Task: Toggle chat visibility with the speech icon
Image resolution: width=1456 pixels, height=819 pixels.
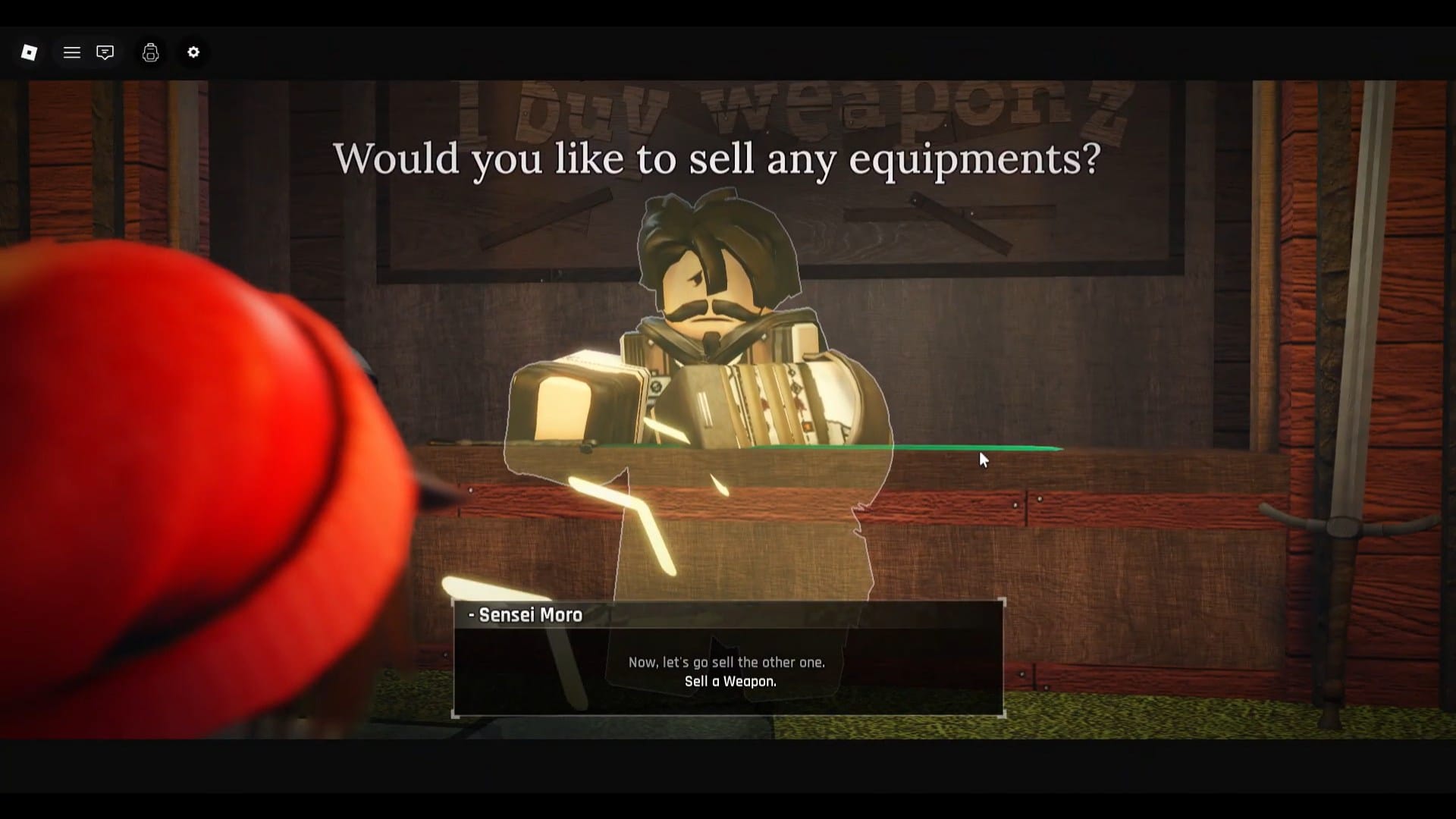Action: click(105, 52)
